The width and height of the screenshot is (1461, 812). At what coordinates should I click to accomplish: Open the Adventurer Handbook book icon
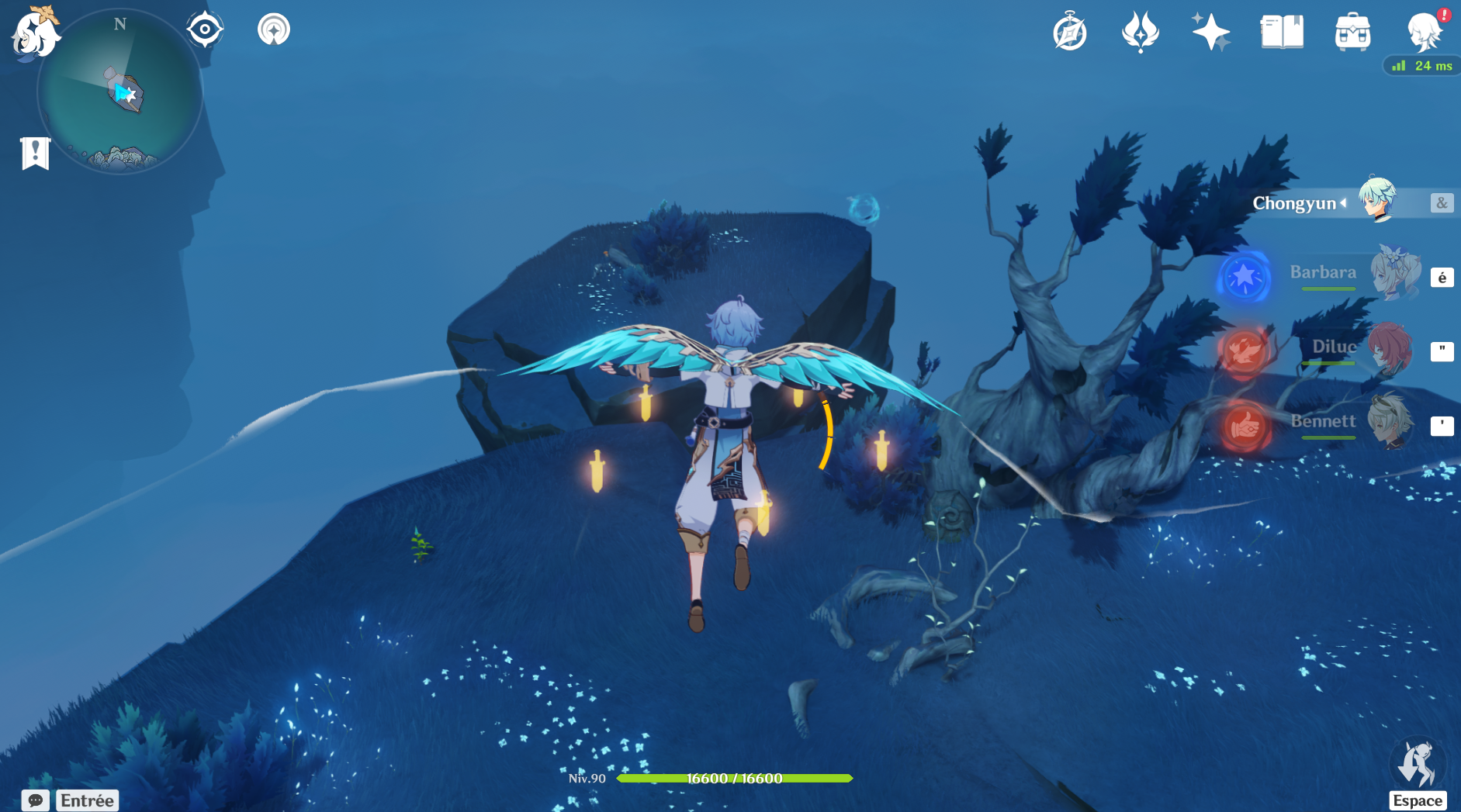click(x=1282, y=33)
